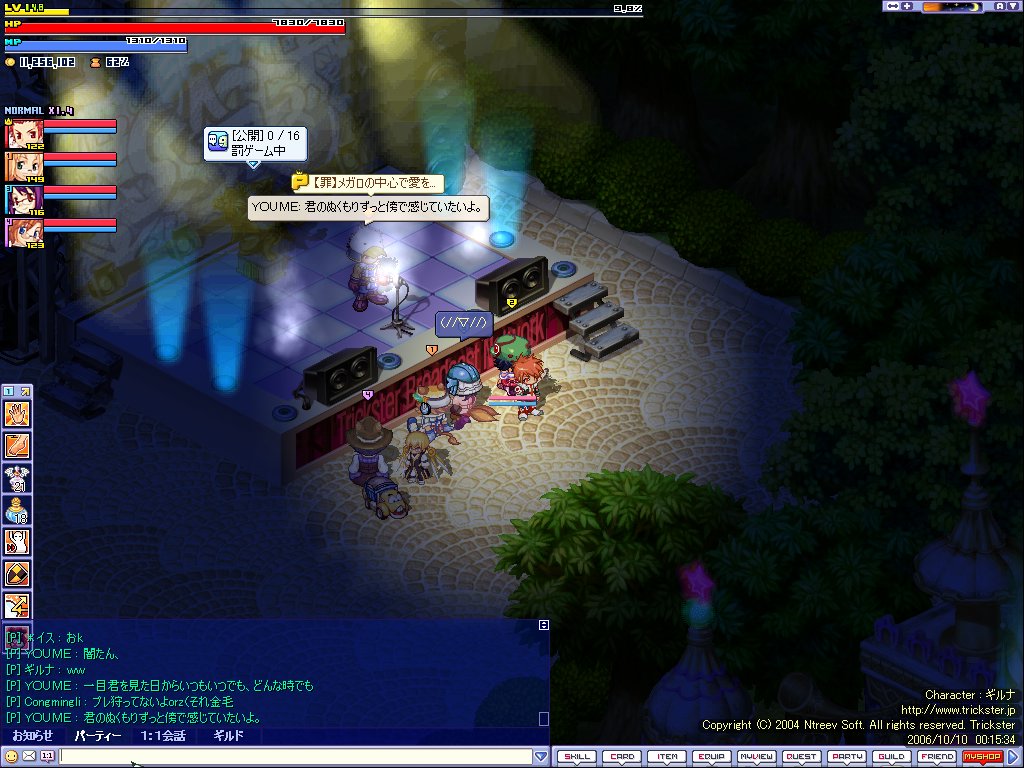The width and height of the screenshot is (1024, 768).
Task: Switch to the お知らせ chat tab
Action: 32,736
